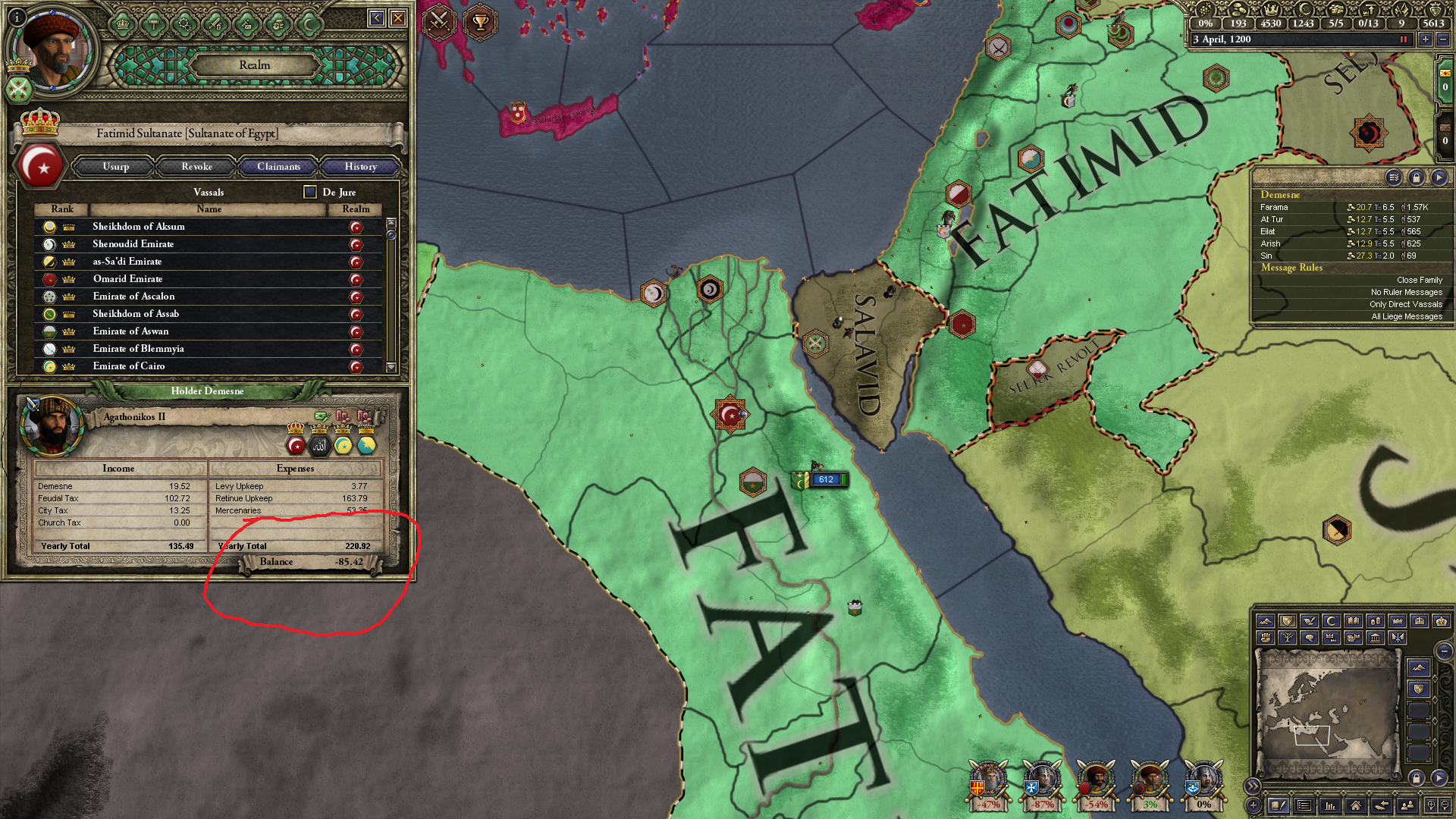Open the government map mode temple icon

click(x=1376, y=637)
